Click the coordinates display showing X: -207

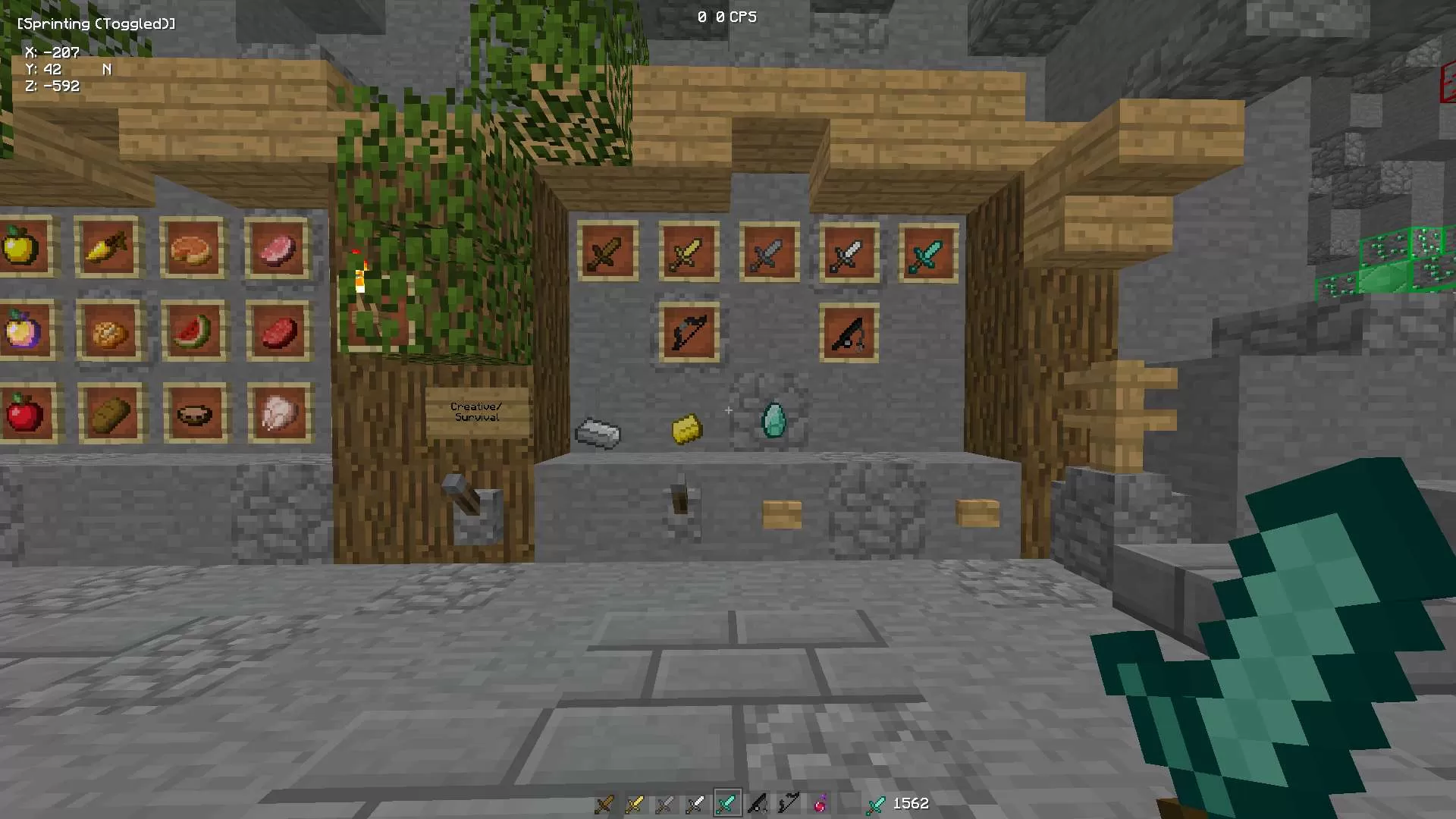(53, 52)
